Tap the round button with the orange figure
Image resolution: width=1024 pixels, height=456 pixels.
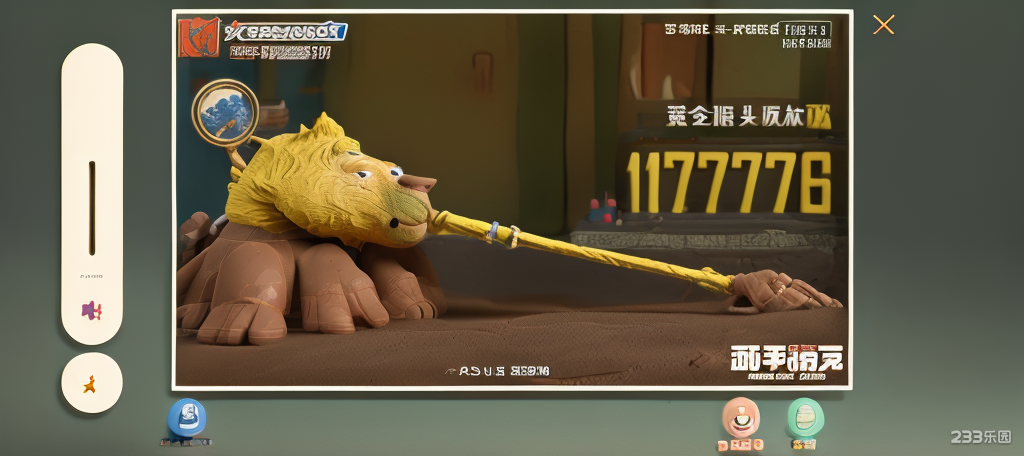pos(91,382)
